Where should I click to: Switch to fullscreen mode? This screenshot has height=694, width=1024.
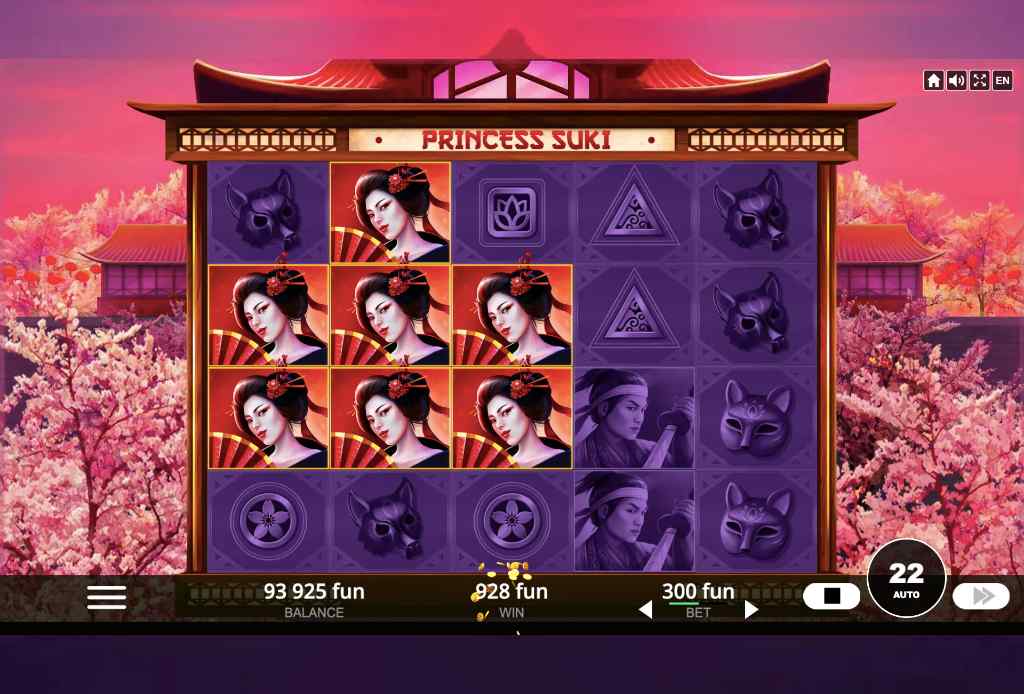[x=979, y=81]
